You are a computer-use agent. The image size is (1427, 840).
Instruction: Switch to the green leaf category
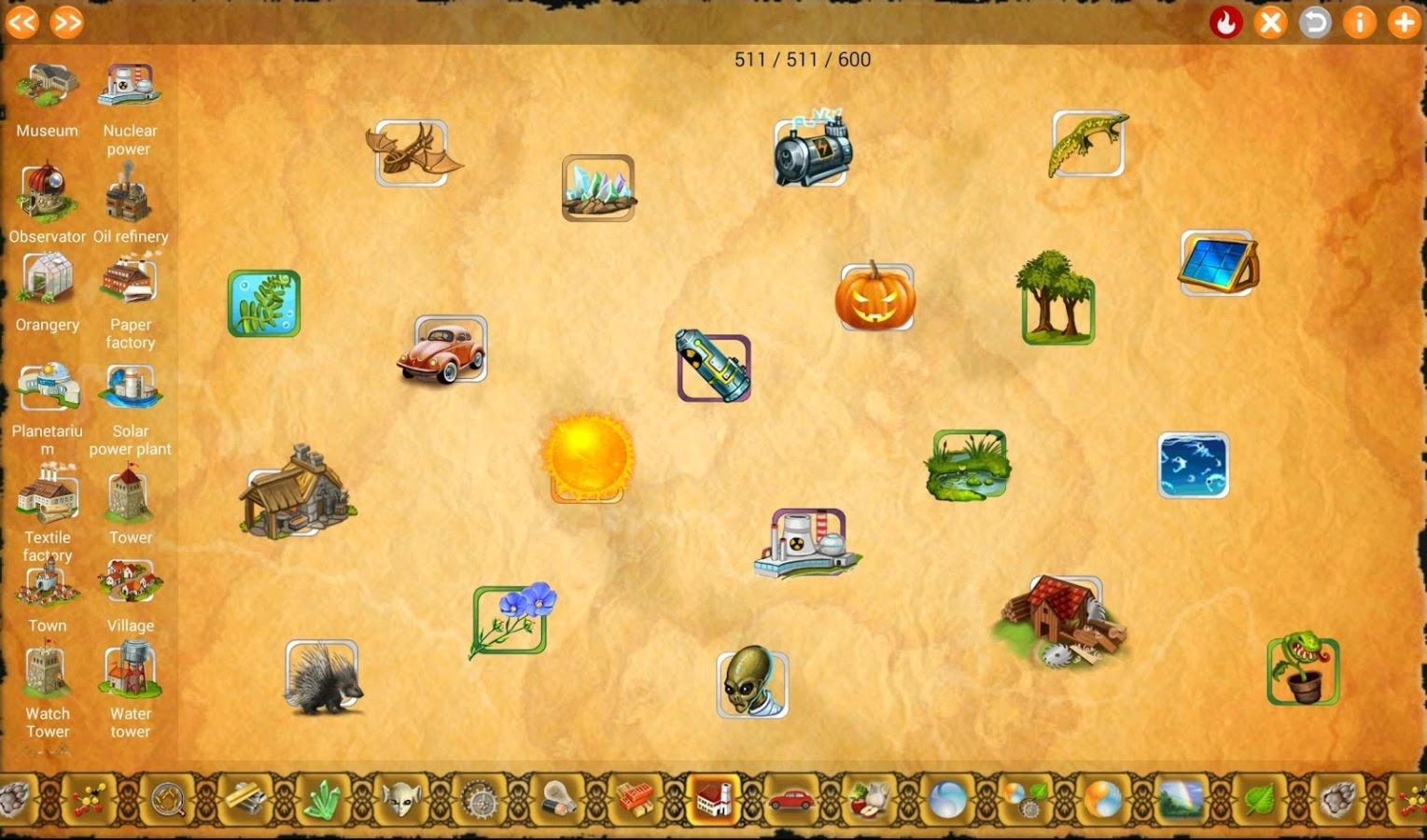[x=1258, y=800]
